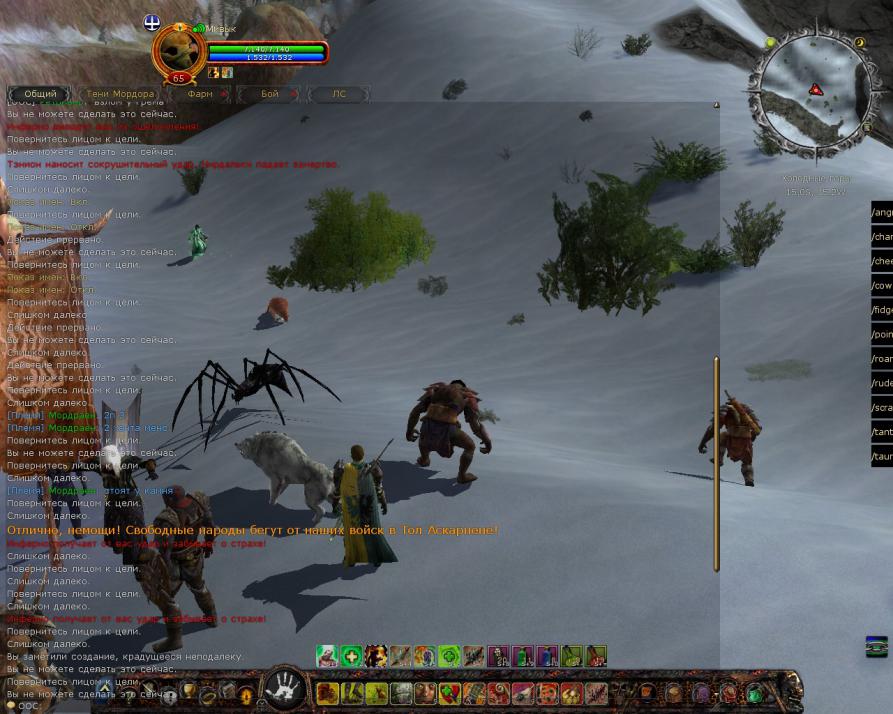Screen dimensions: 893x714
Task: Open the ЛС private messages tab
Action: [x=339, y=94]
